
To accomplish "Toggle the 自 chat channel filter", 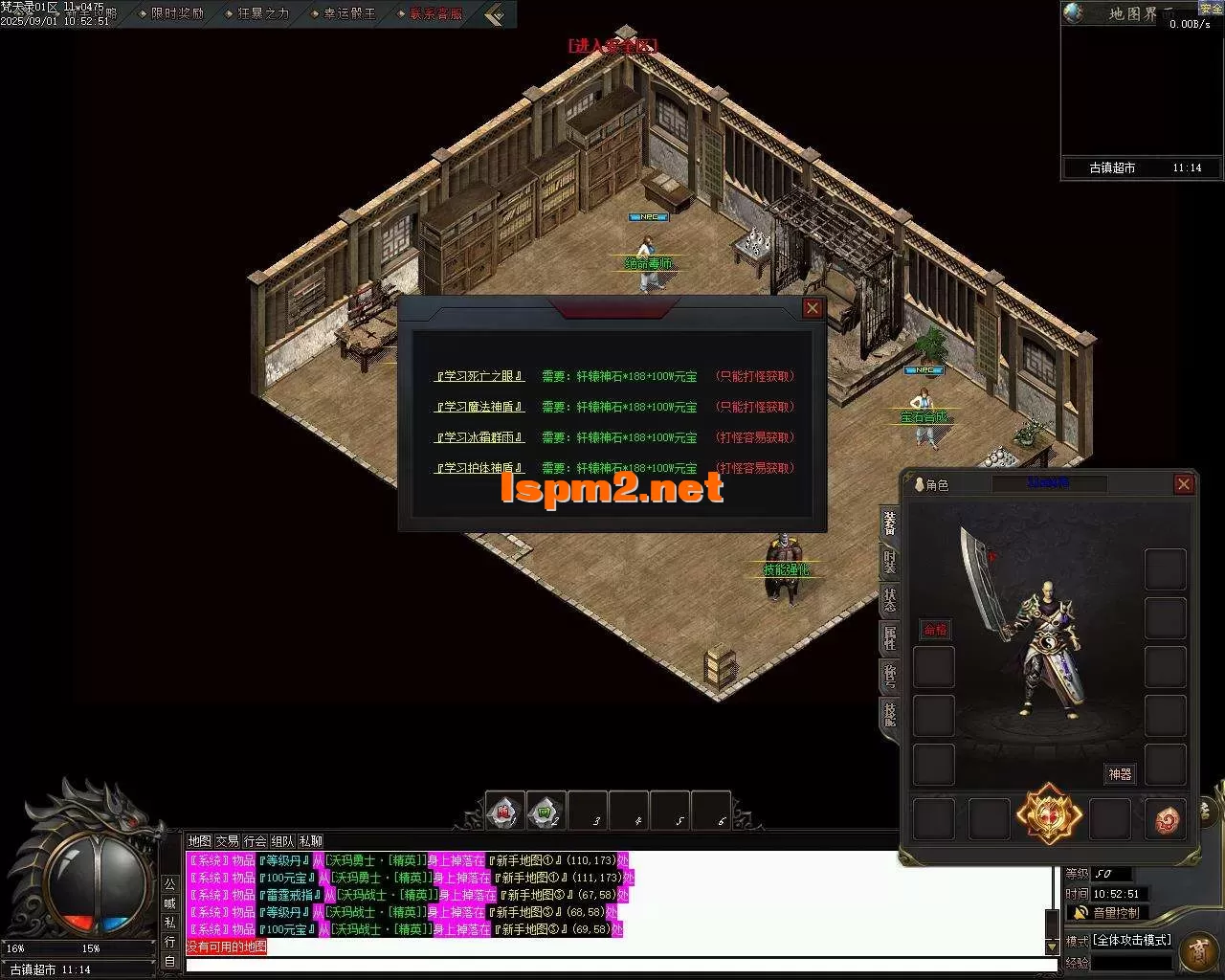I will click(x=168, y=958).
